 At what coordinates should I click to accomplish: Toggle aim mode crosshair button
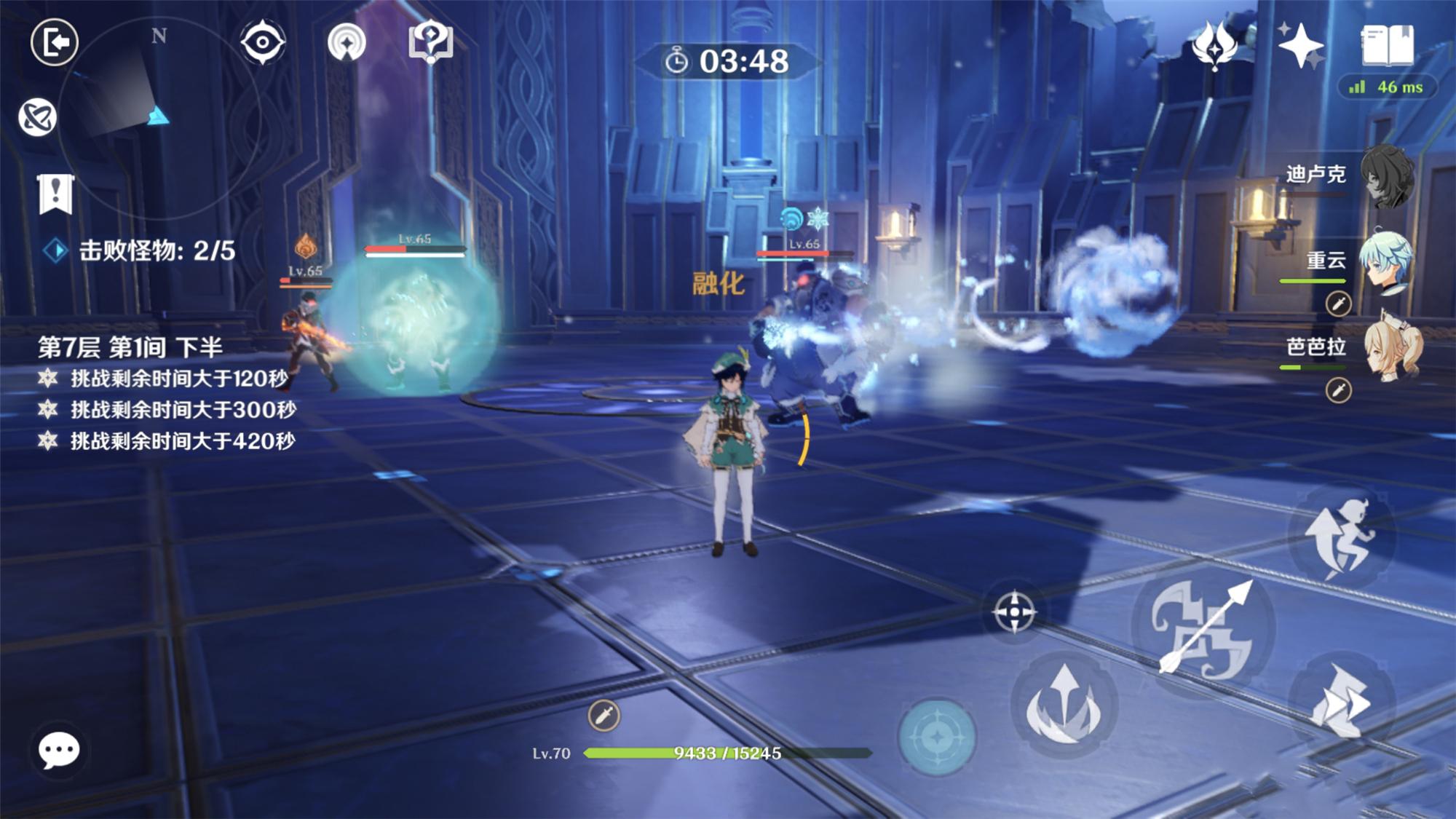click(1014, 612)
